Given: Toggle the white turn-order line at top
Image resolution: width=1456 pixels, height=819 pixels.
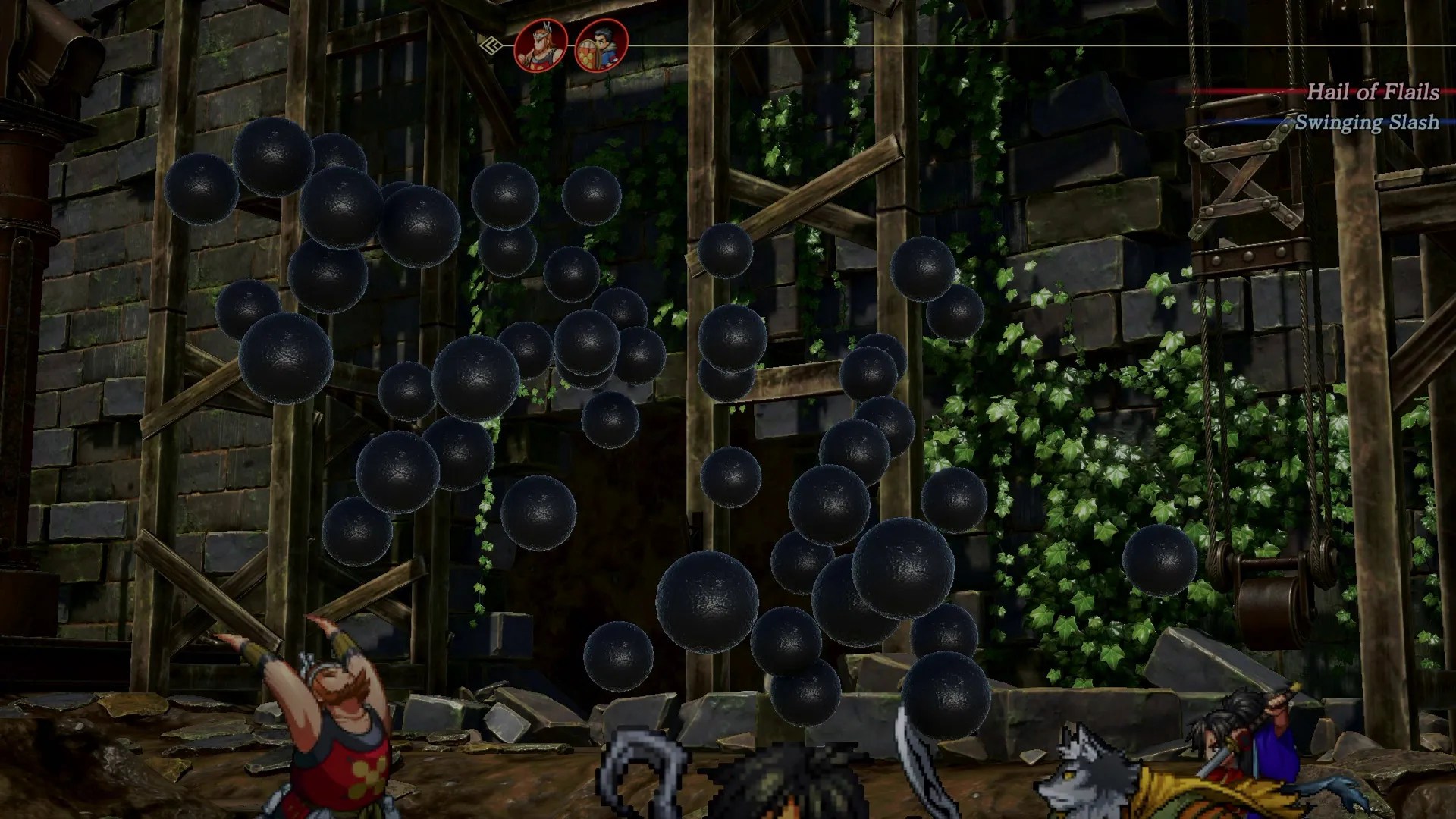Looking at the screenshot, I should click(910, 46).
